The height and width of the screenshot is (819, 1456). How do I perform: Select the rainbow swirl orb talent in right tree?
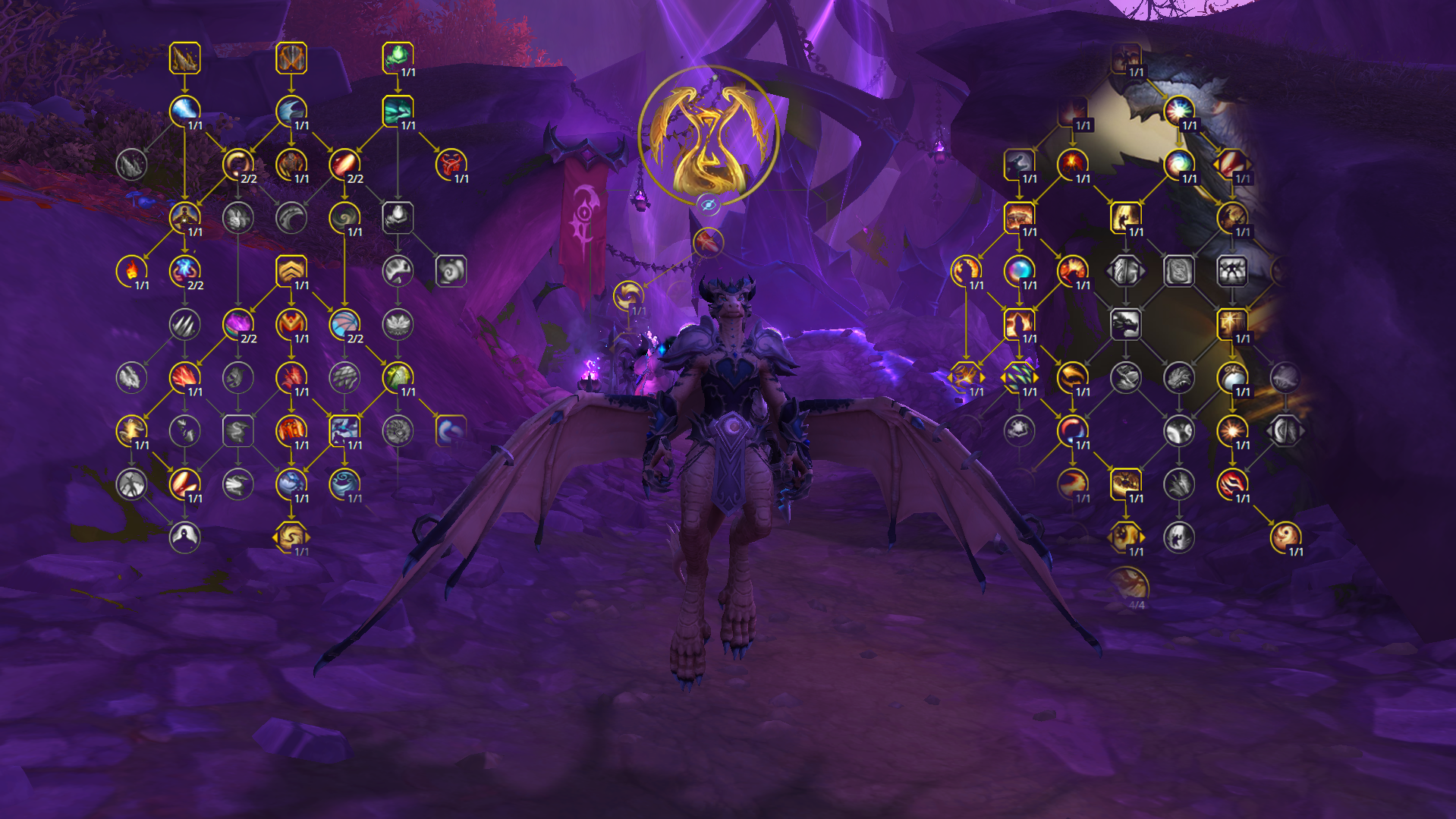click(x=1179, y=162)
